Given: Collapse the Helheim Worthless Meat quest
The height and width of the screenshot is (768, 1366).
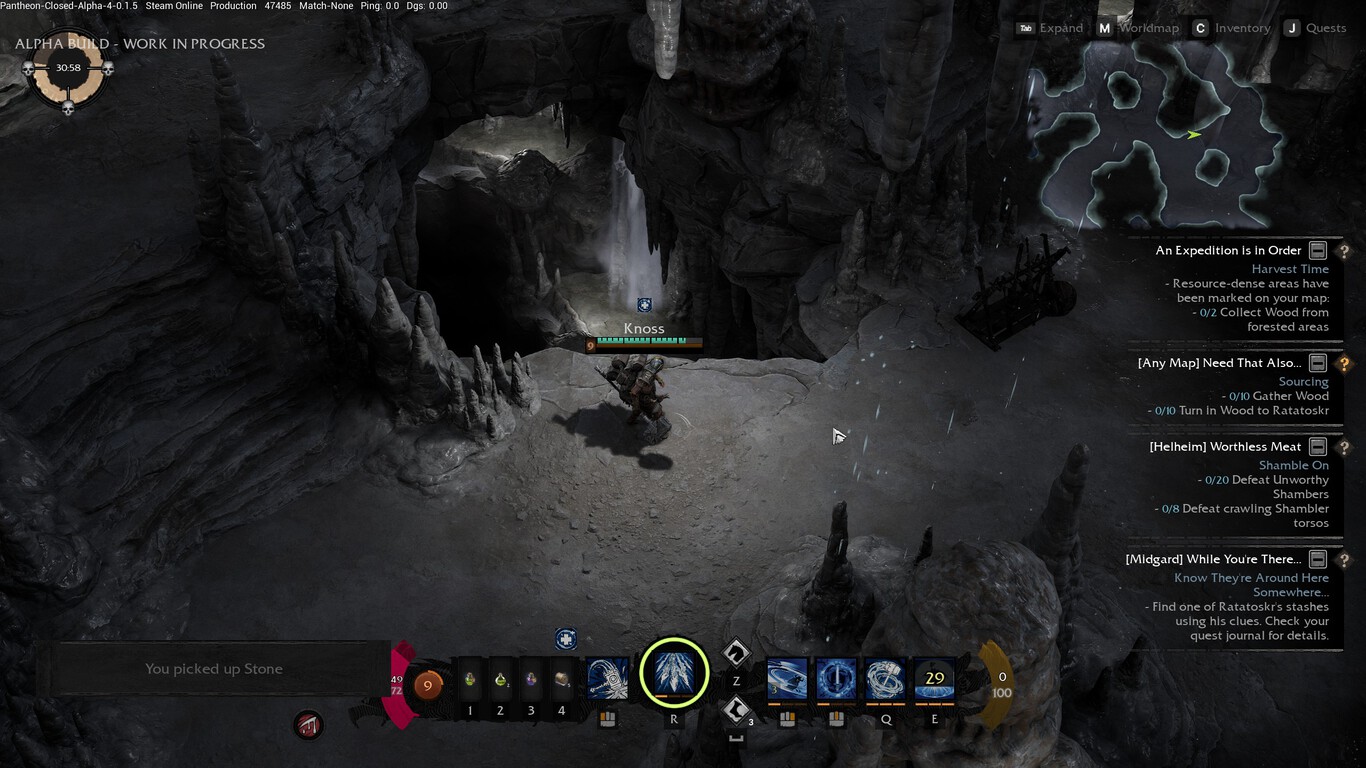Looking at the screenshot, I should [1318, 447].
